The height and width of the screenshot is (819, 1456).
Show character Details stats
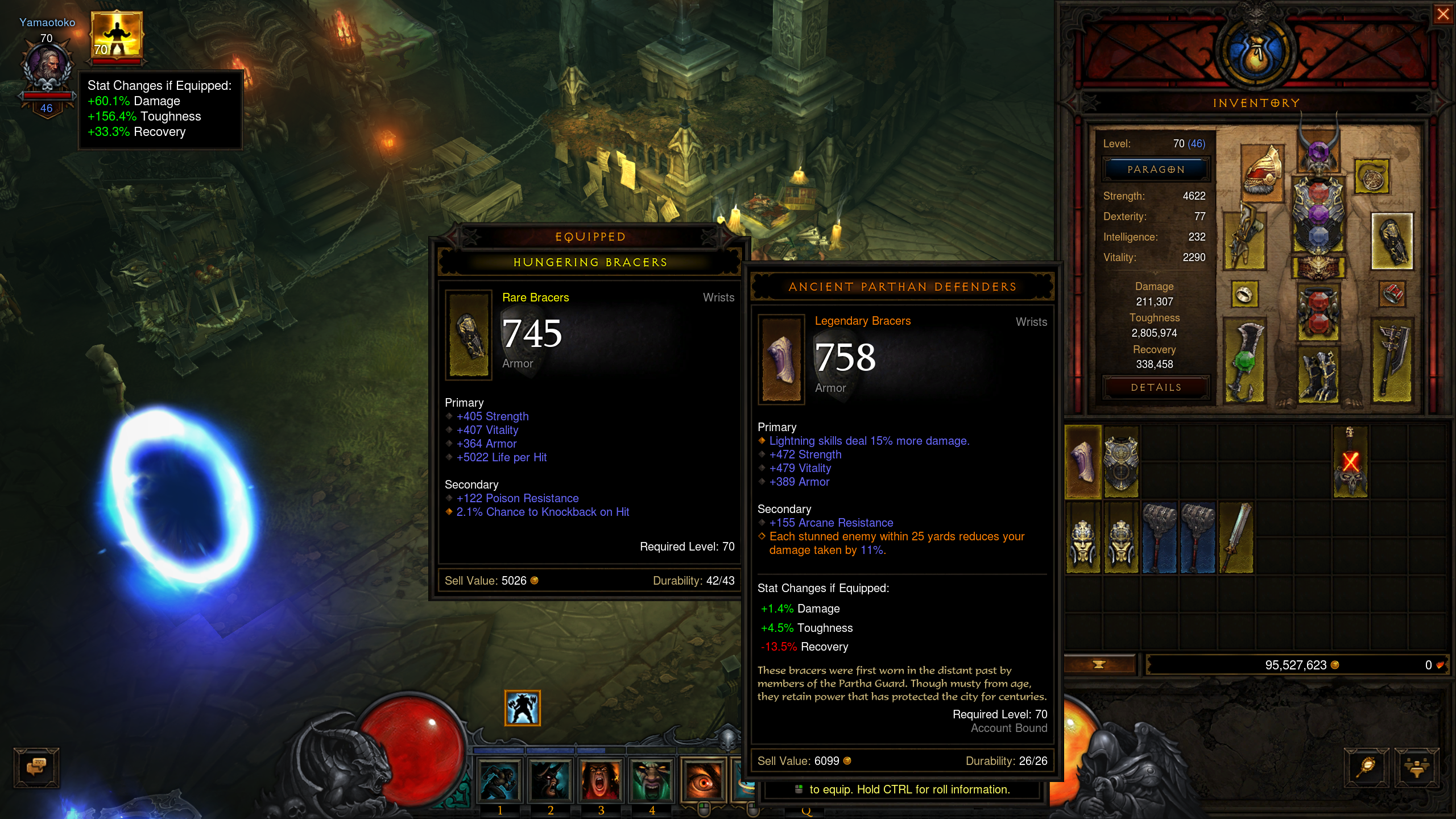pyautogui.click(x=1156, y=387)
